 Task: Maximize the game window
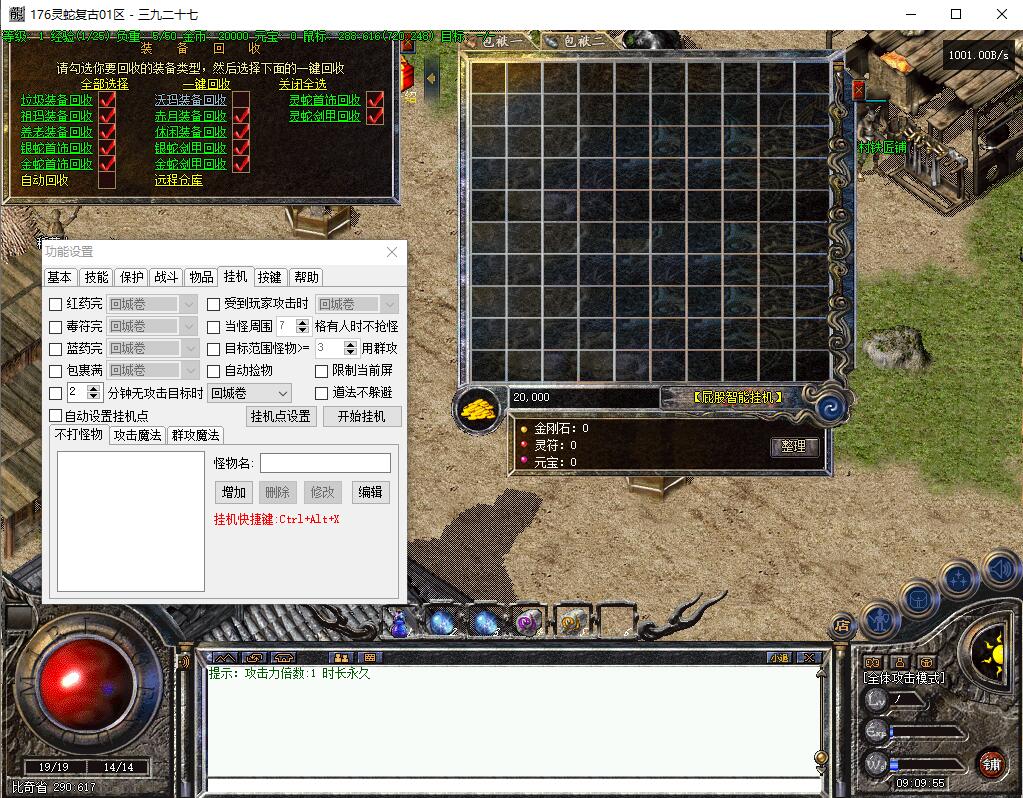pyautogui.click(x=956, y=14)
